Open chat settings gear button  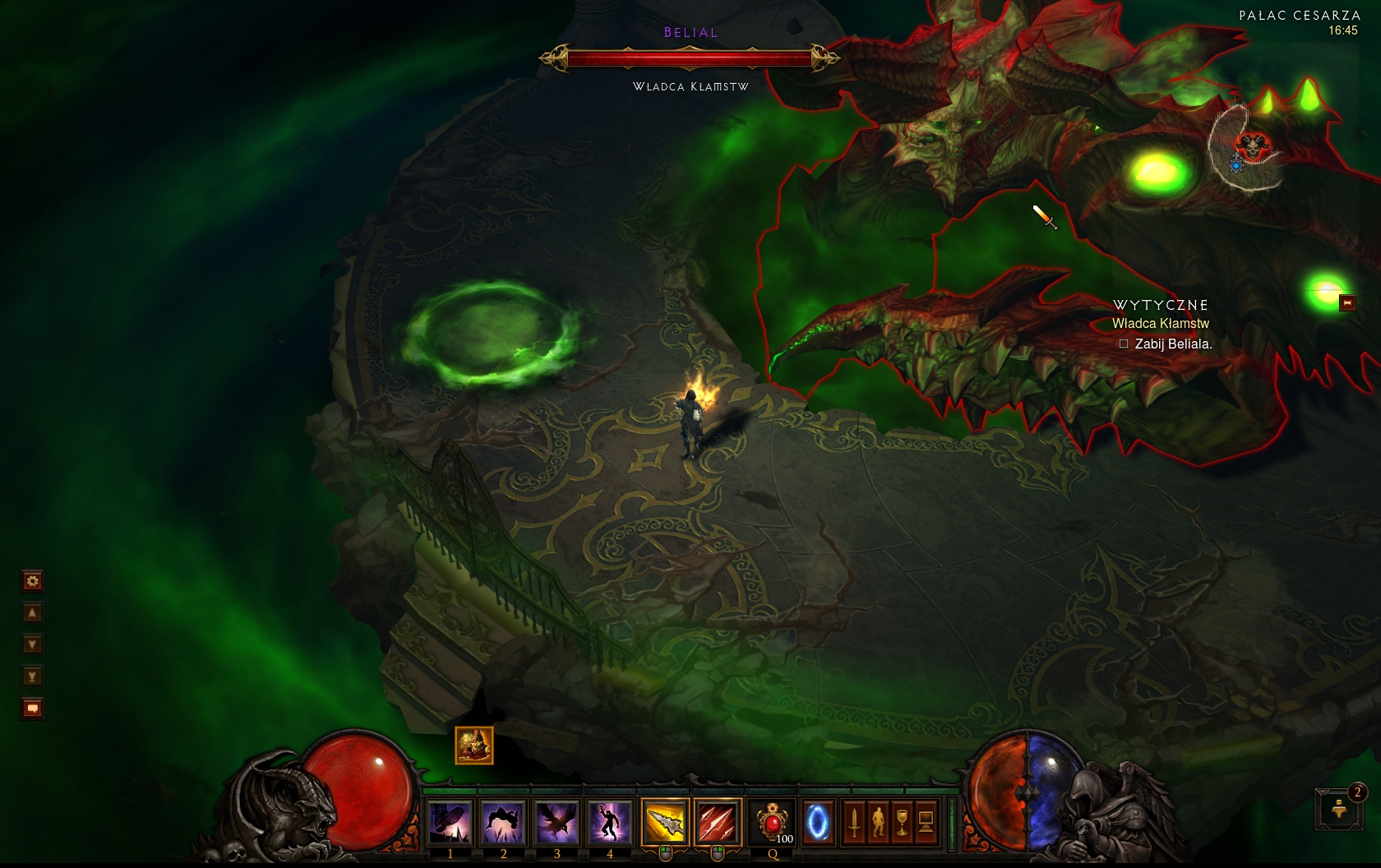pos(32,581)
